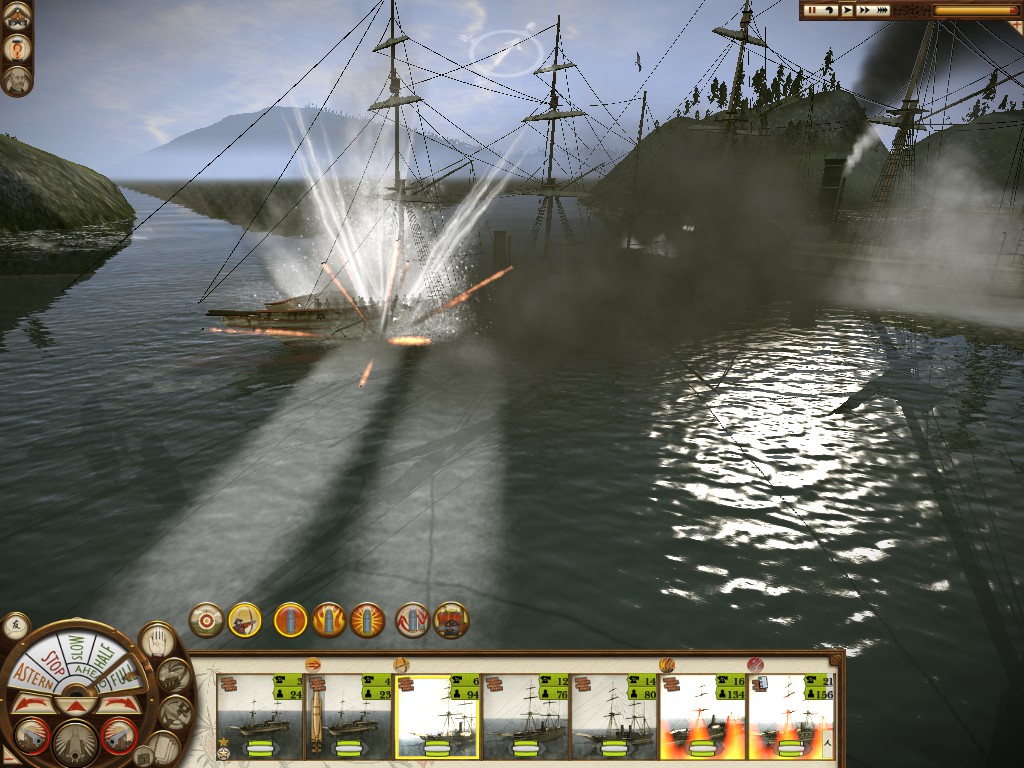Click the raised hand halt button

tap(155, 639)
